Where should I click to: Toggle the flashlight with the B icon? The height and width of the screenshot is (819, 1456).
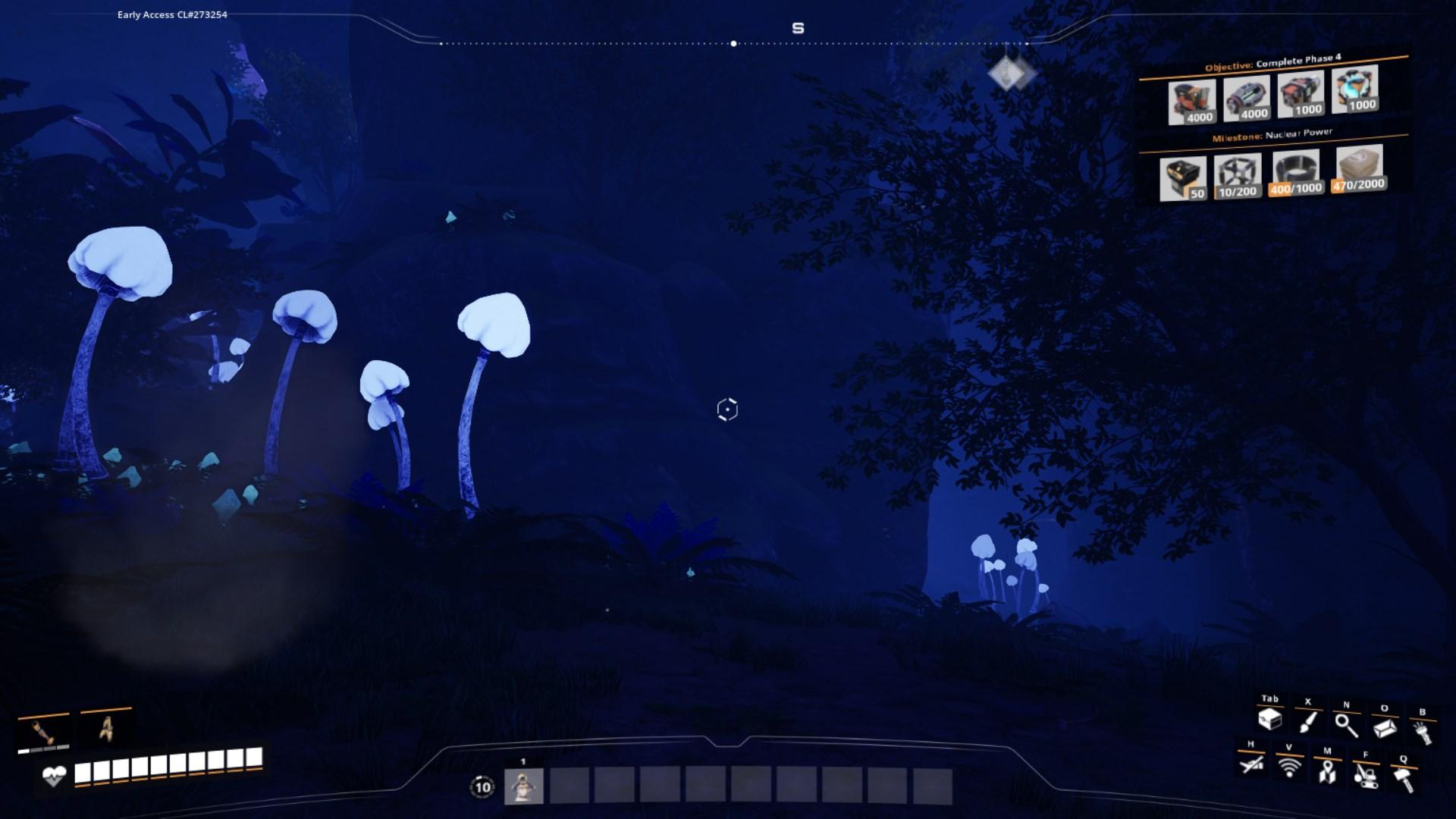click(x=1424, y=730)
